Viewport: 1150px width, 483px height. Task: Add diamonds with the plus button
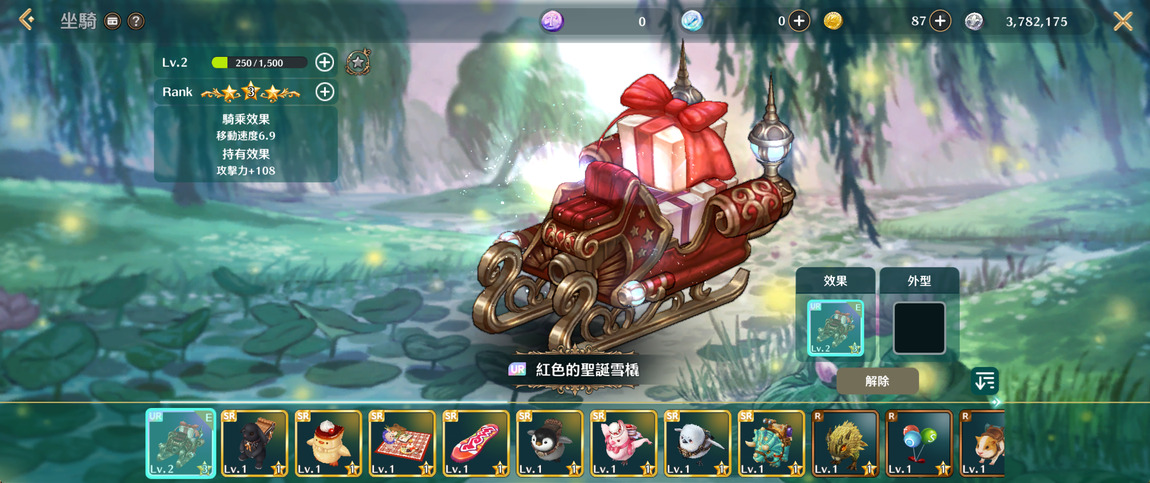click(x=798, y=21)
